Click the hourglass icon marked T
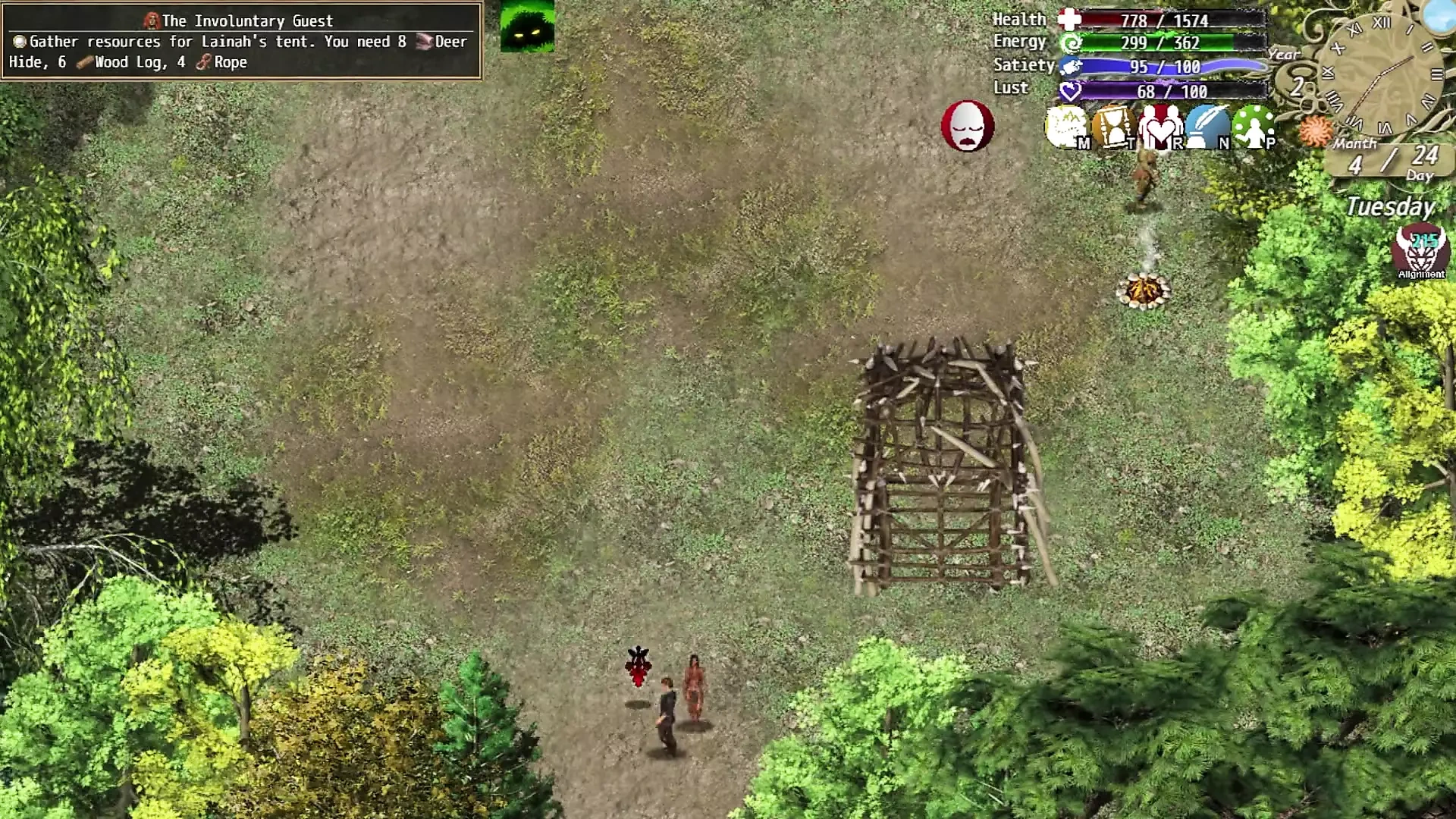 pos(1112,127)
